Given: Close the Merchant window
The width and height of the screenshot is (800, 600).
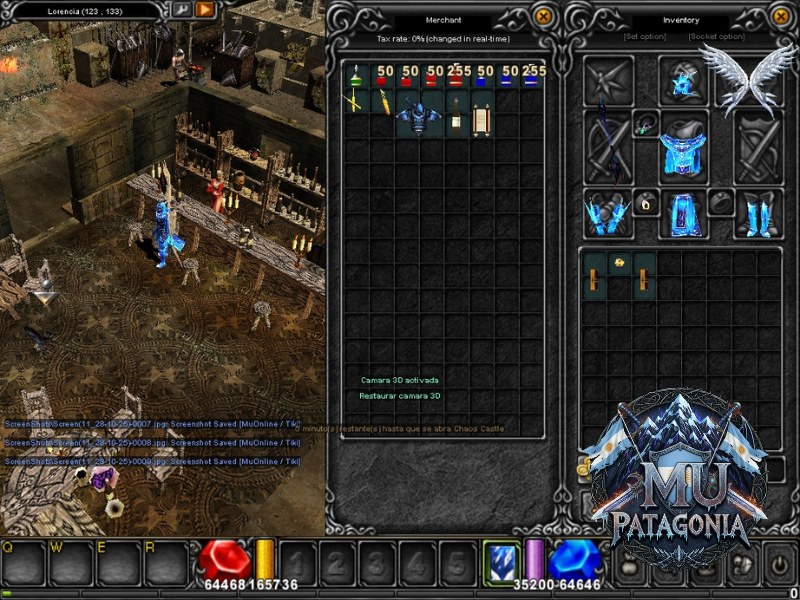Looking at the screenshot, I should pyautogui.click(x=543, y=16).
